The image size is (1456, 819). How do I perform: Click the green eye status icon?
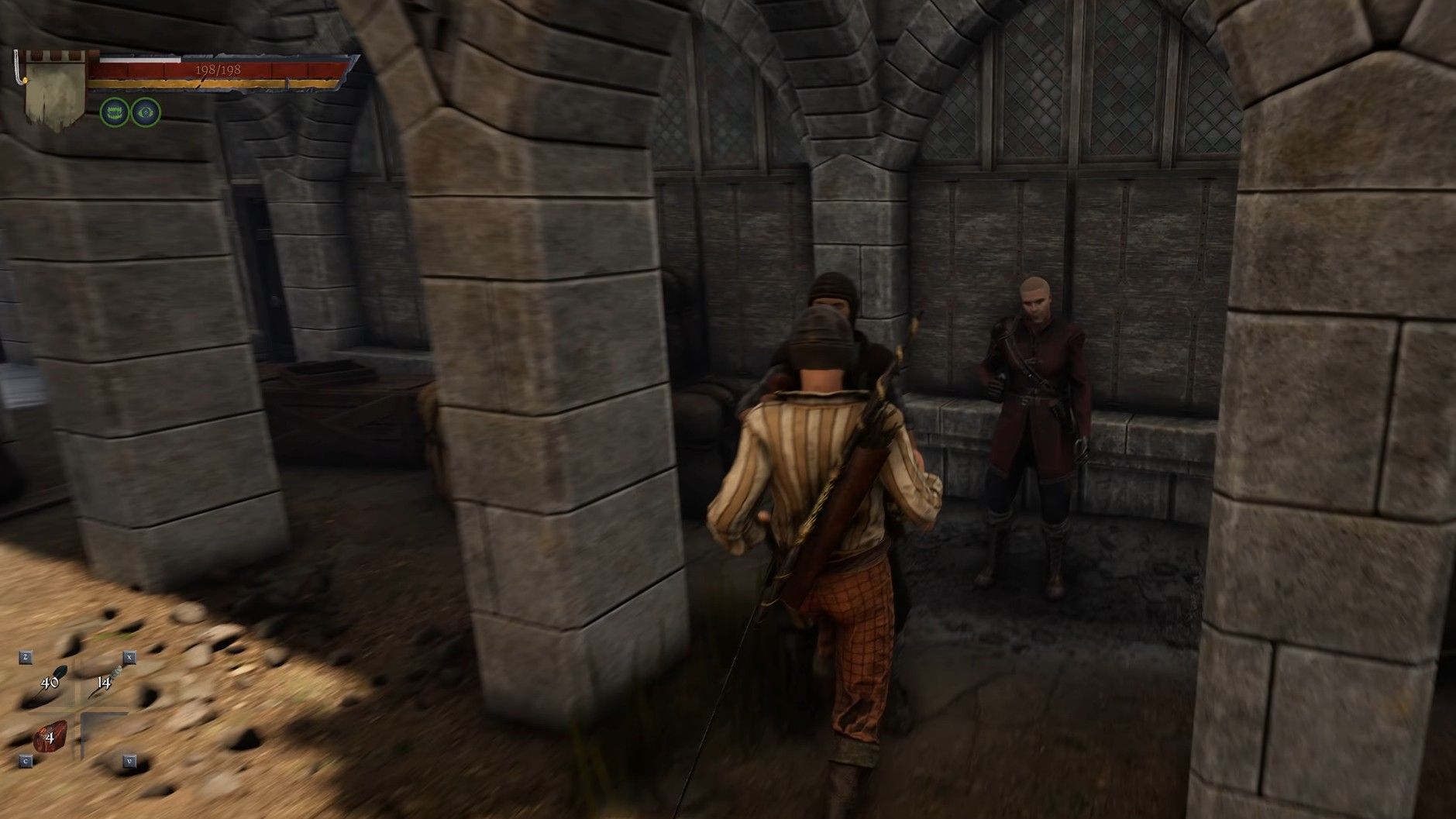[x=146, y=112]
